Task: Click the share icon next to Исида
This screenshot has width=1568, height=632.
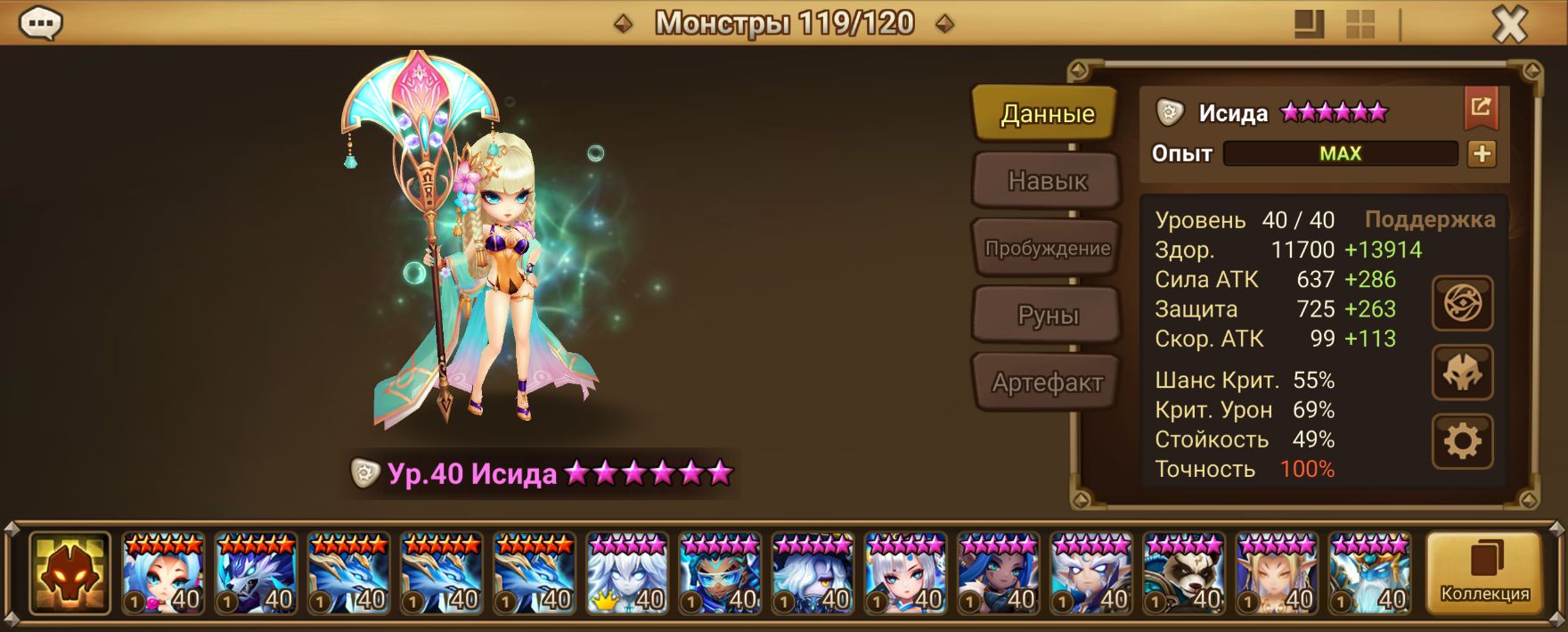Action: click(x=1481, y=108)
